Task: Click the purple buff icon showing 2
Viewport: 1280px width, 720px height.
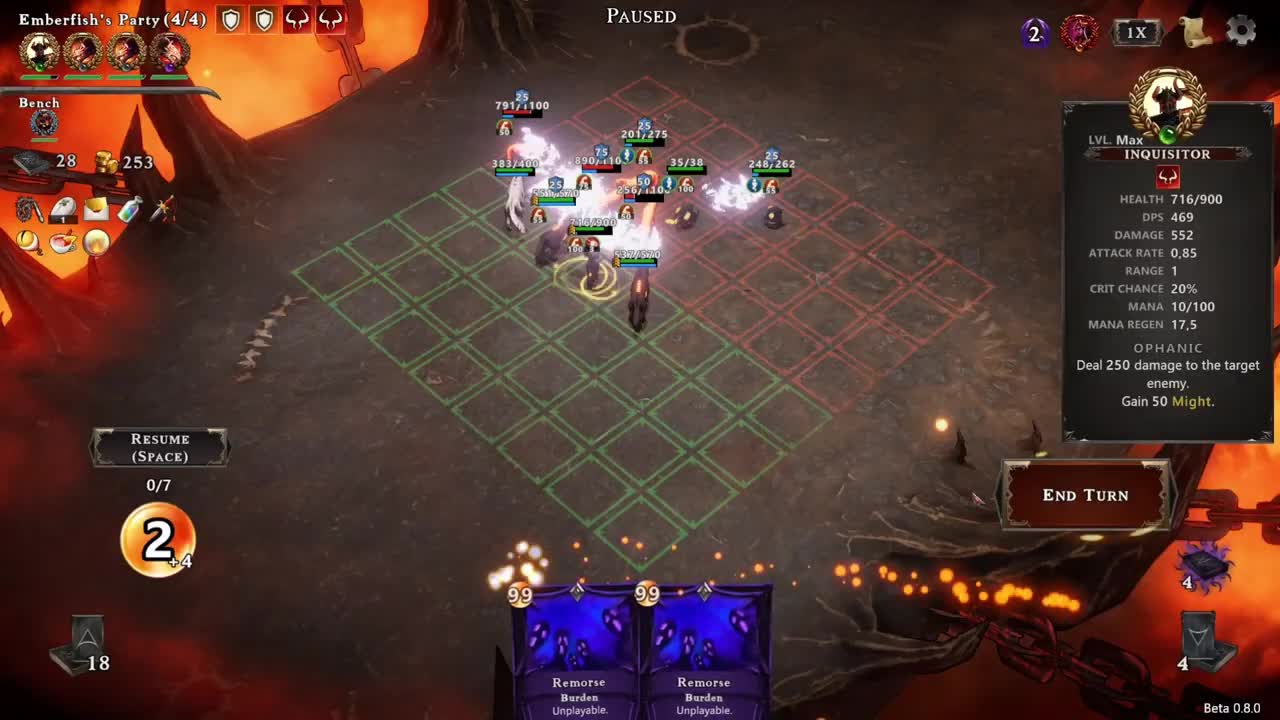Action: [x=1033, y=32]
